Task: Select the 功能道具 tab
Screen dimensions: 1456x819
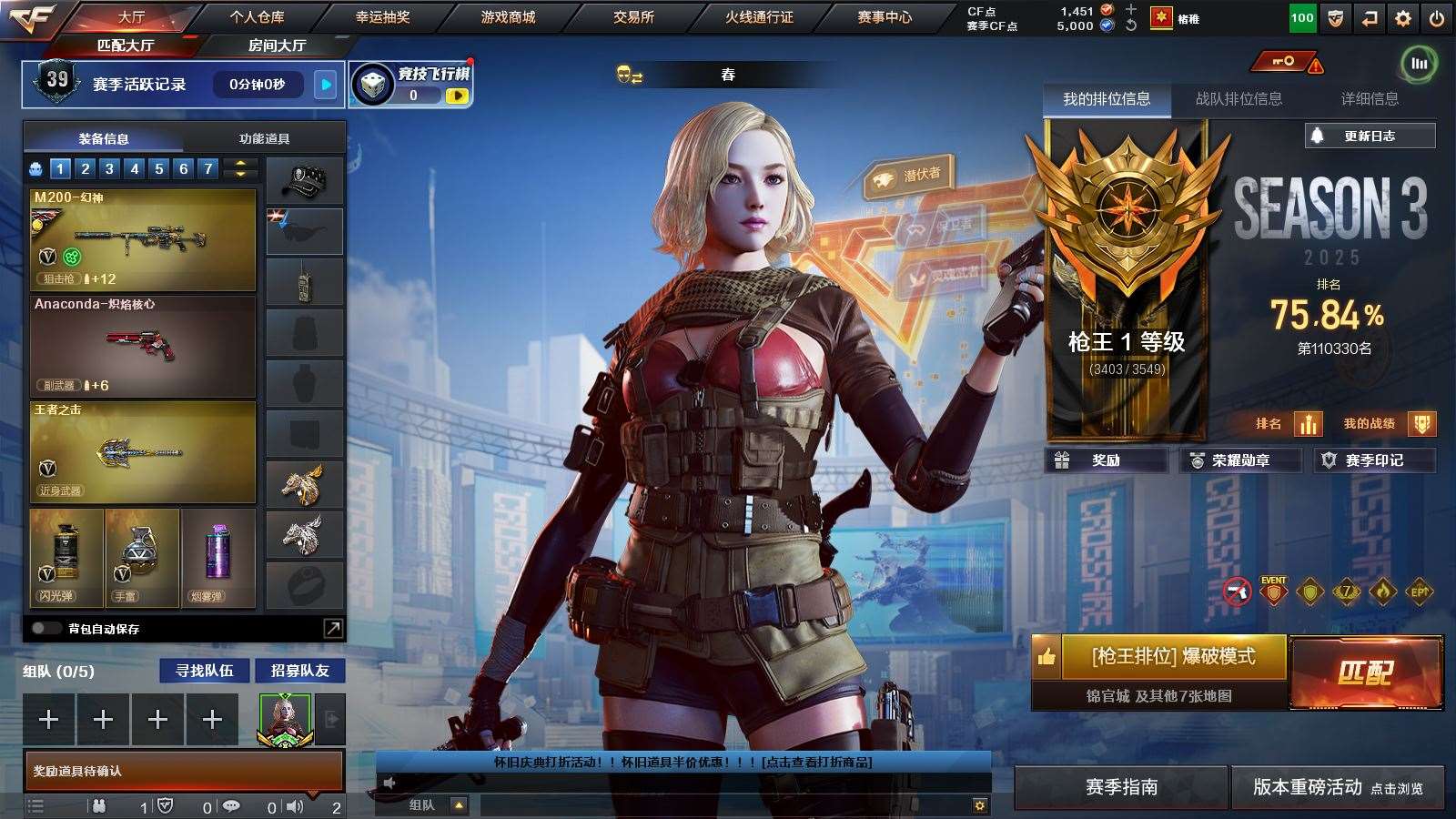Action: [x=264, y=138]
